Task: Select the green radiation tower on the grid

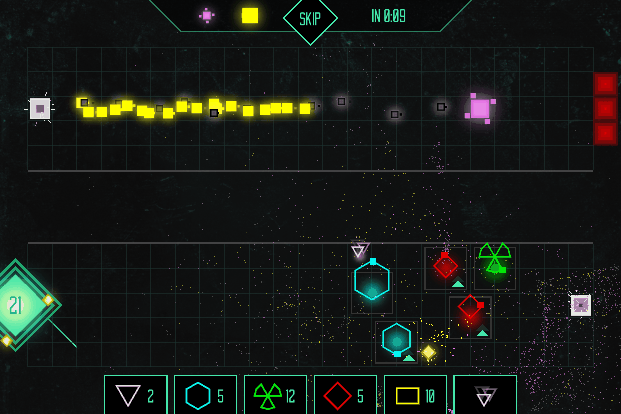Action: [494, 258]
